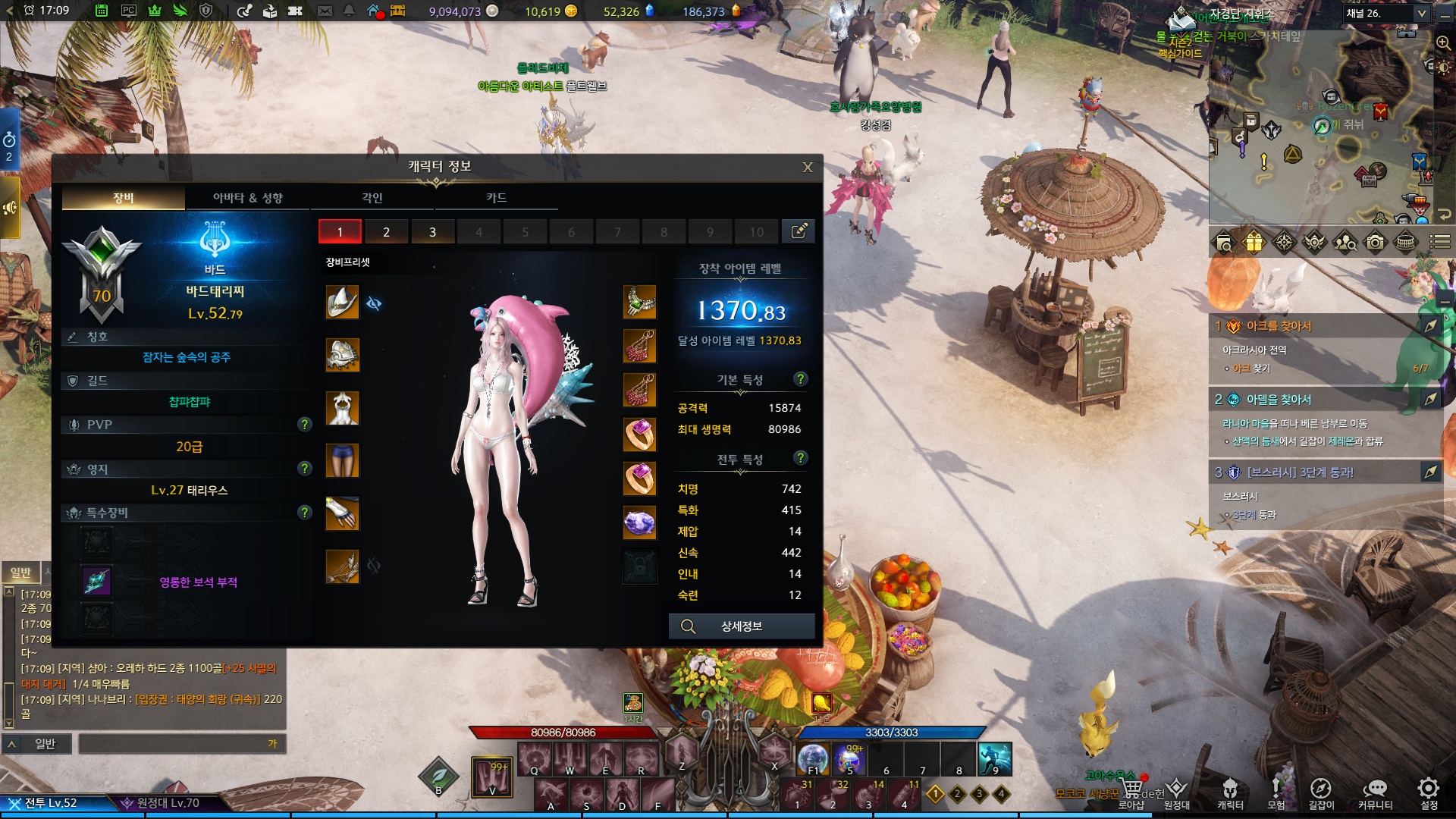Image resolution: width=1456 pixels, height=819 pixels.
Task: Switch to the 아바타 & 성향 tab
Action: (247, 198)
